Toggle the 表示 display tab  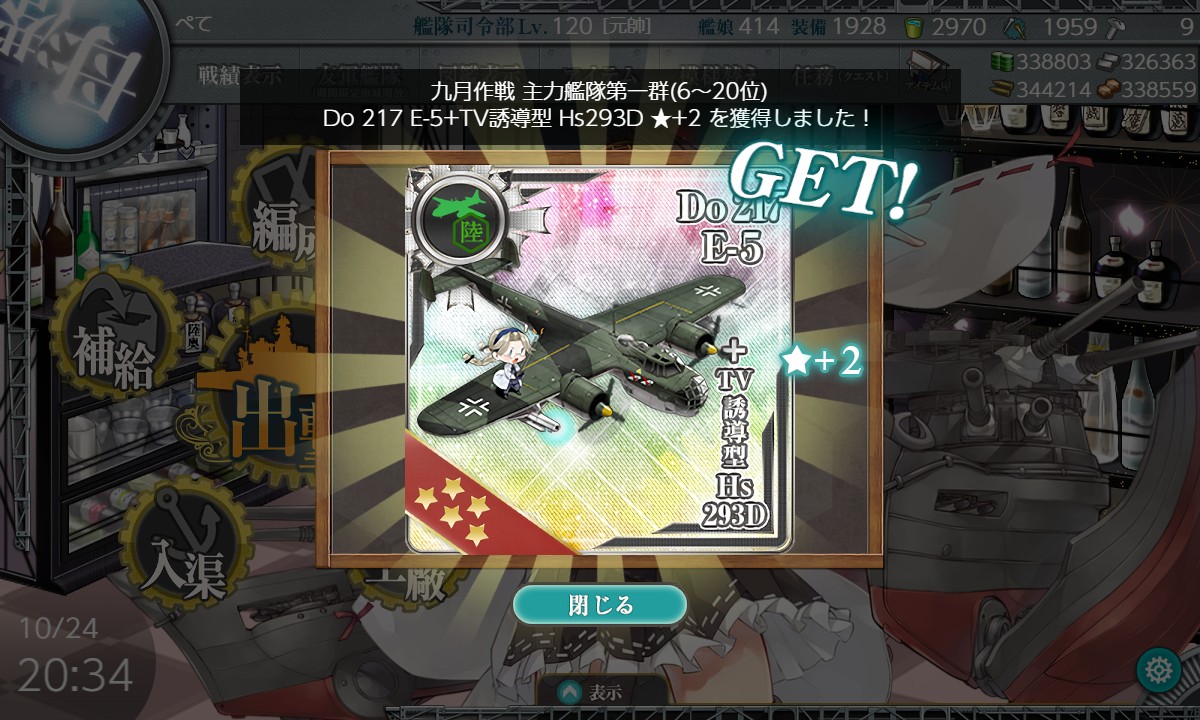[600, 692]
